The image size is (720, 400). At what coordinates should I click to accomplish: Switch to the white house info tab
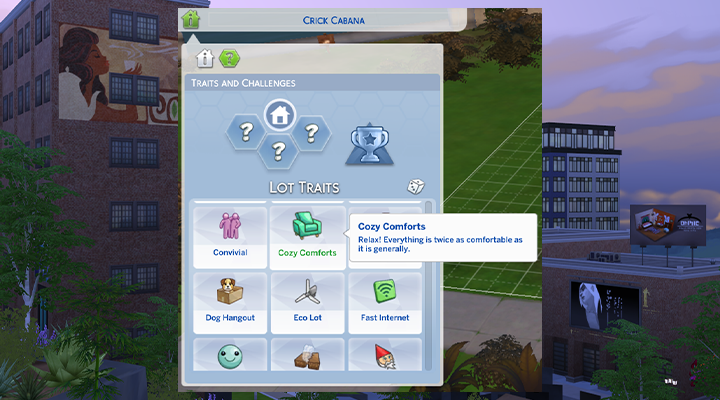[204, 58]
